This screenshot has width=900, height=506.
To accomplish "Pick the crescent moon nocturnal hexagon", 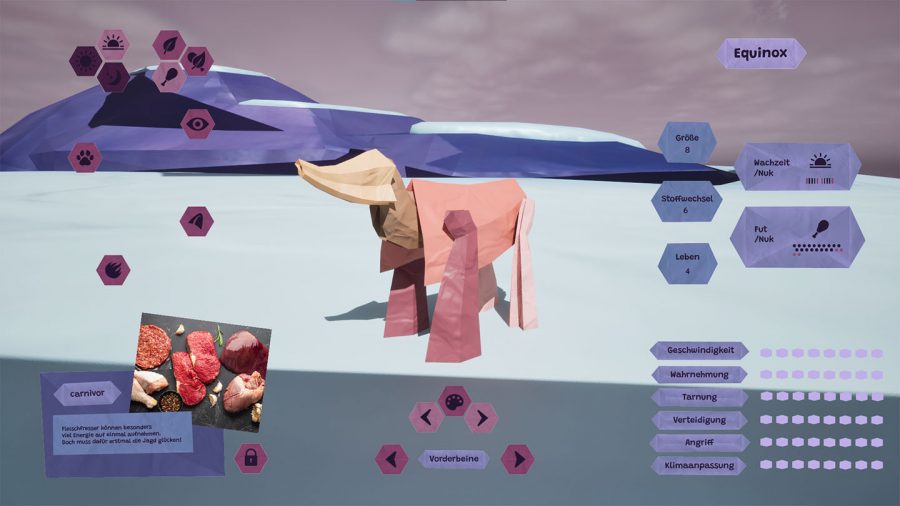I will click(113, 77).
